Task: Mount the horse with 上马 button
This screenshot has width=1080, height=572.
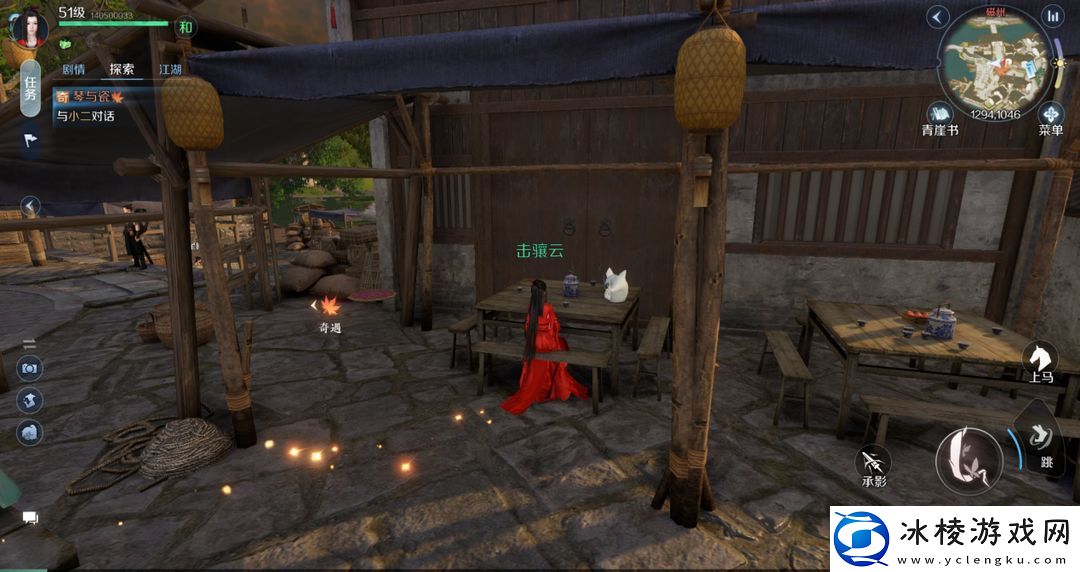Action: (x=1041, y=360)
